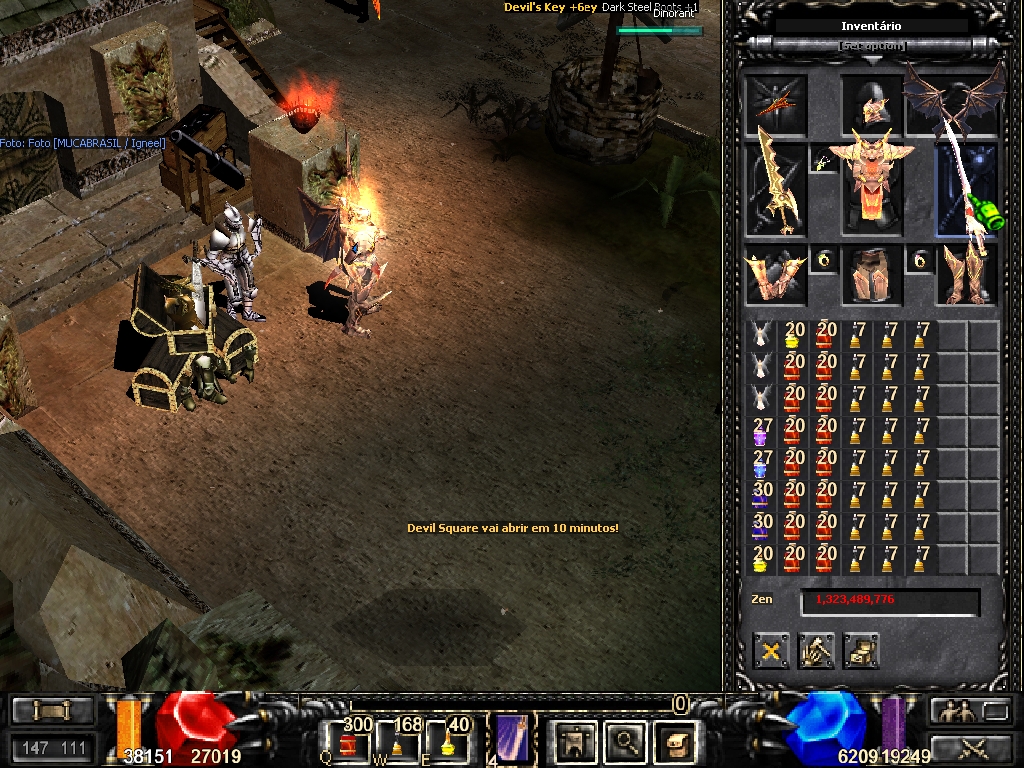Click the equipped gloves slot

click(775, 276)
